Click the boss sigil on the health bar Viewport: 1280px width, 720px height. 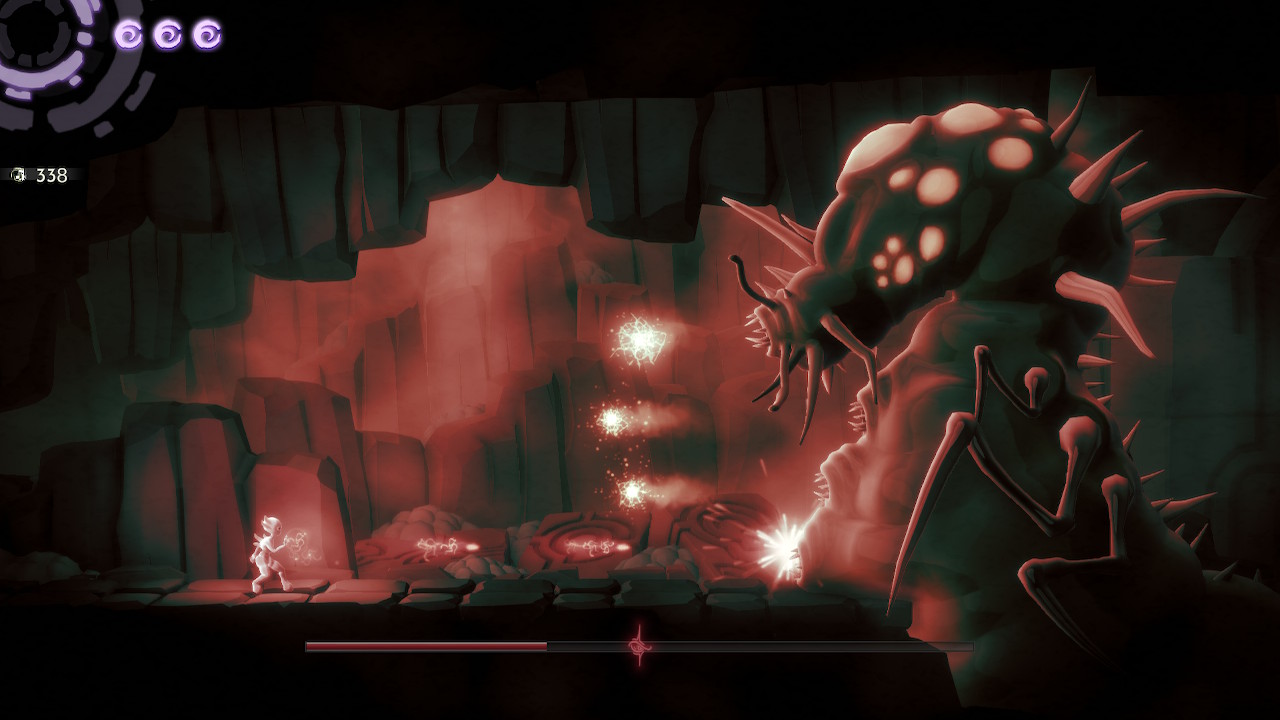[x=638, y=645]
